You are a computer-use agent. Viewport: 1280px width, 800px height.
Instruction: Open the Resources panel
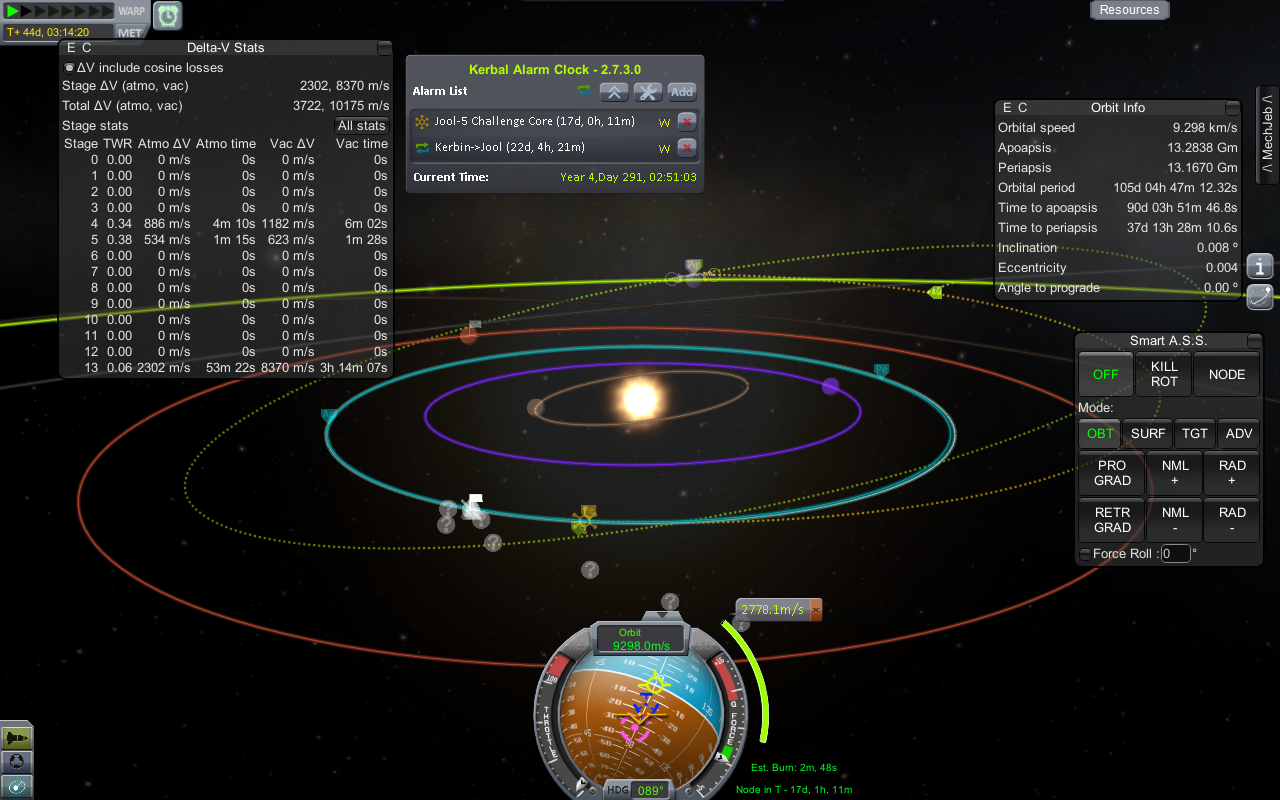(x=1129, y=10)
